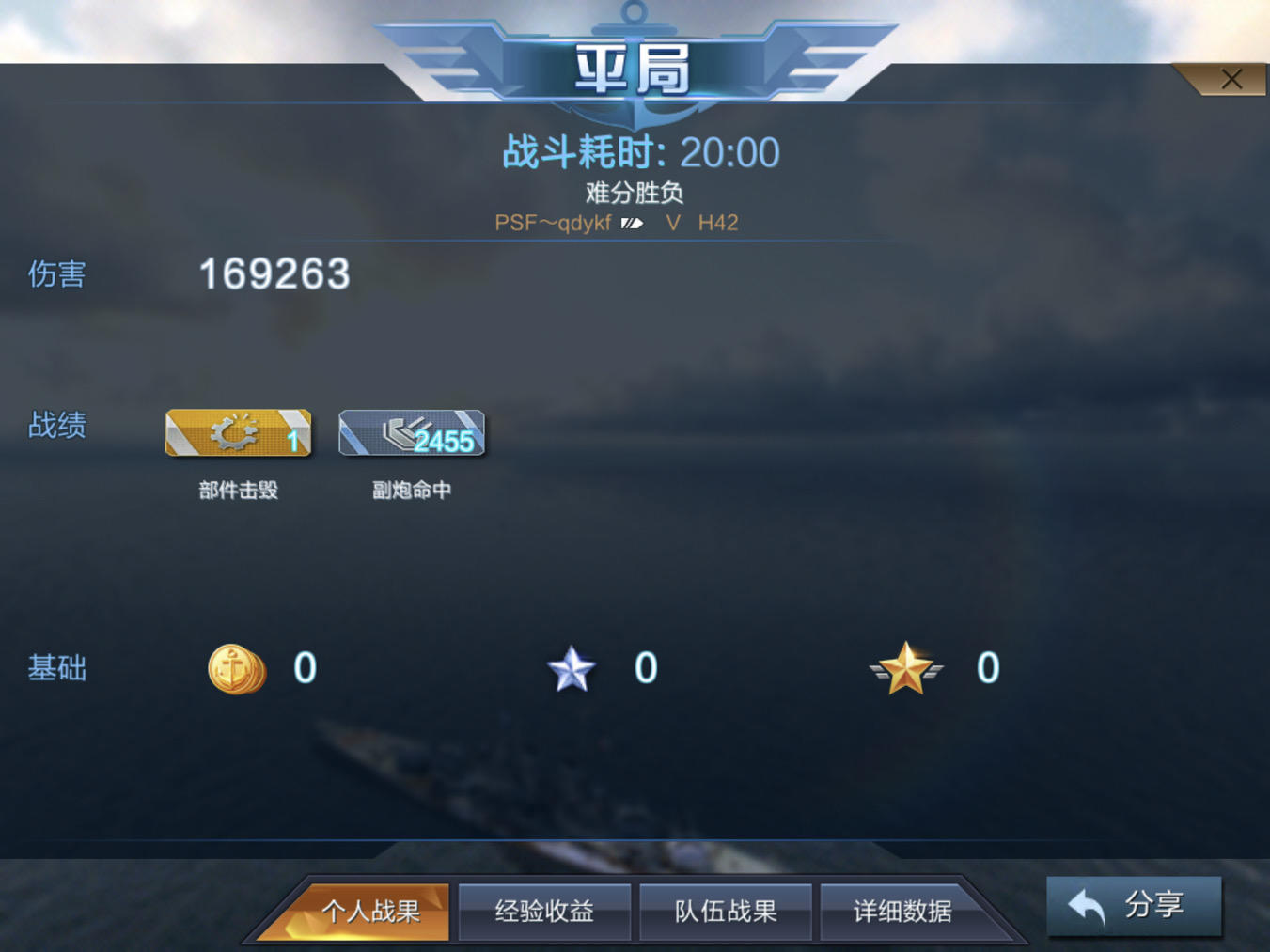Click the 副炮命中 badge showing 2455

(x=411, y=434)
